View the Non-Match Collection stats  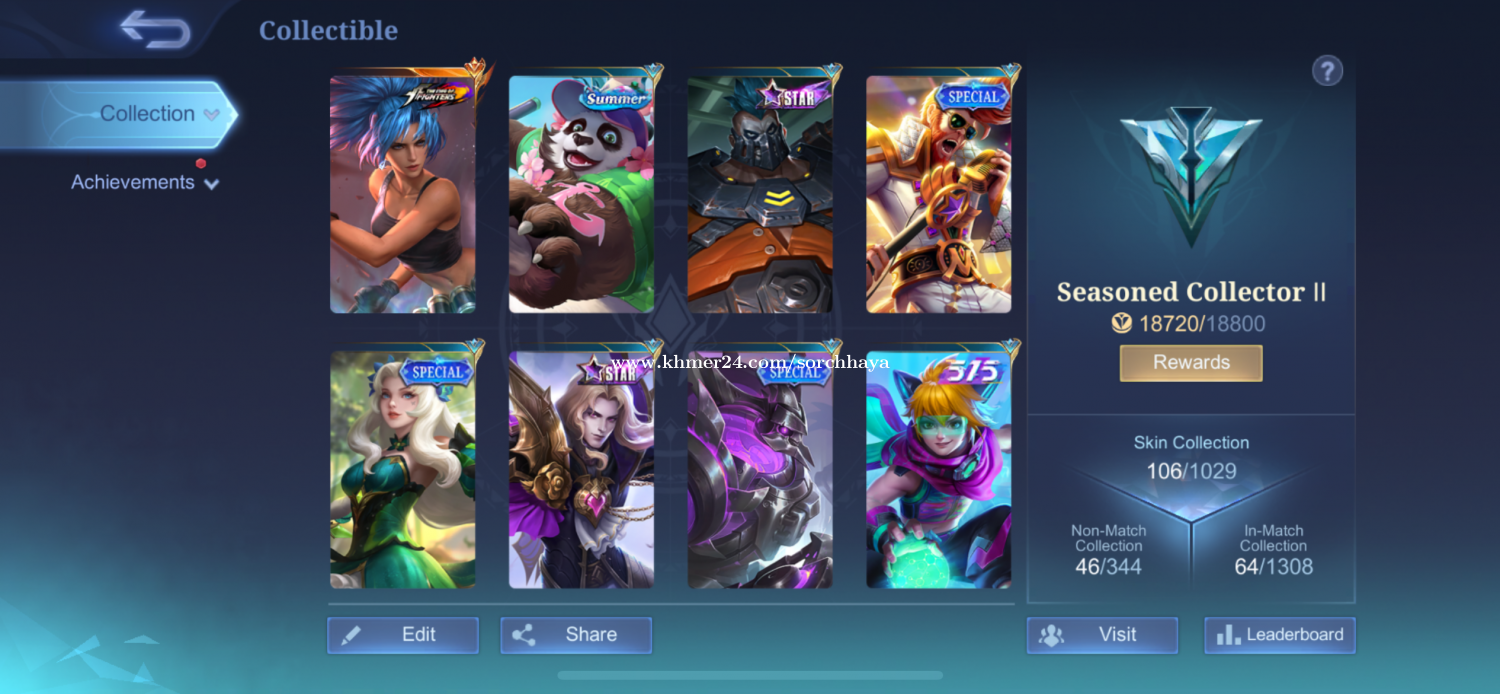tap(1108, 552)
